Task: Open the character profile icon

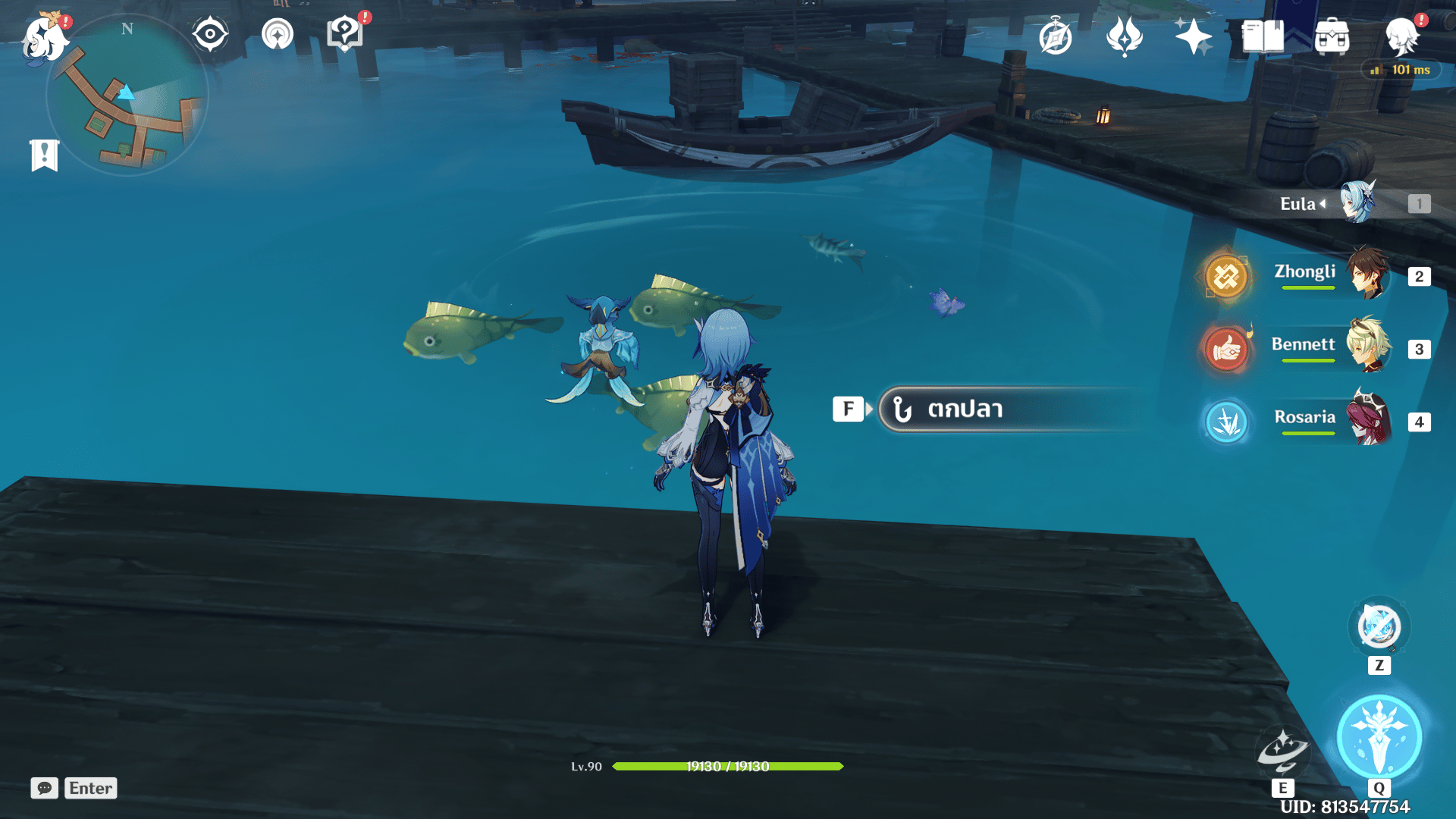Action: 1401,36
